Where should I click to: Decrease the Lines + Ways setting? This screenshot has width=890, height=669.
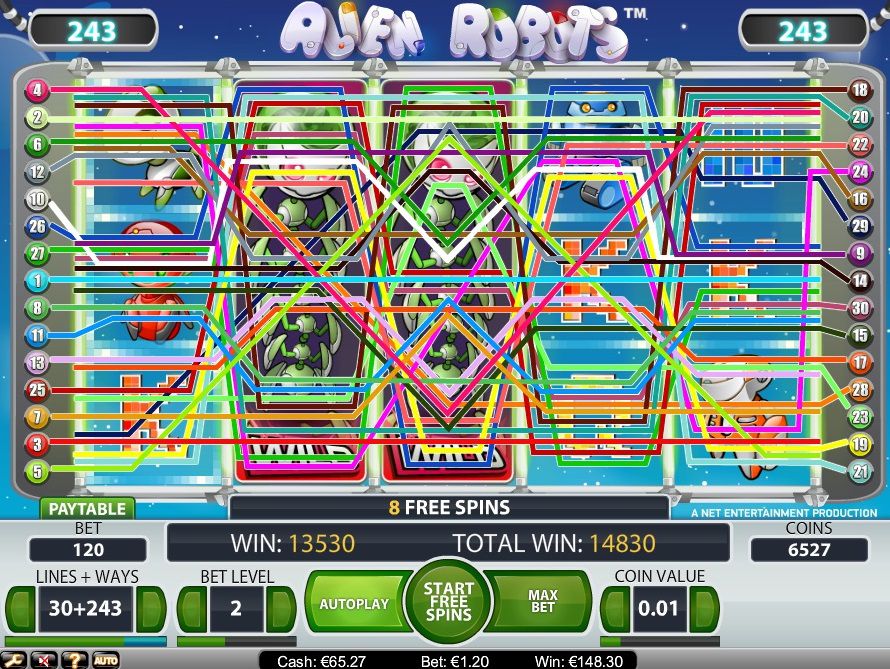pos(21,609)
